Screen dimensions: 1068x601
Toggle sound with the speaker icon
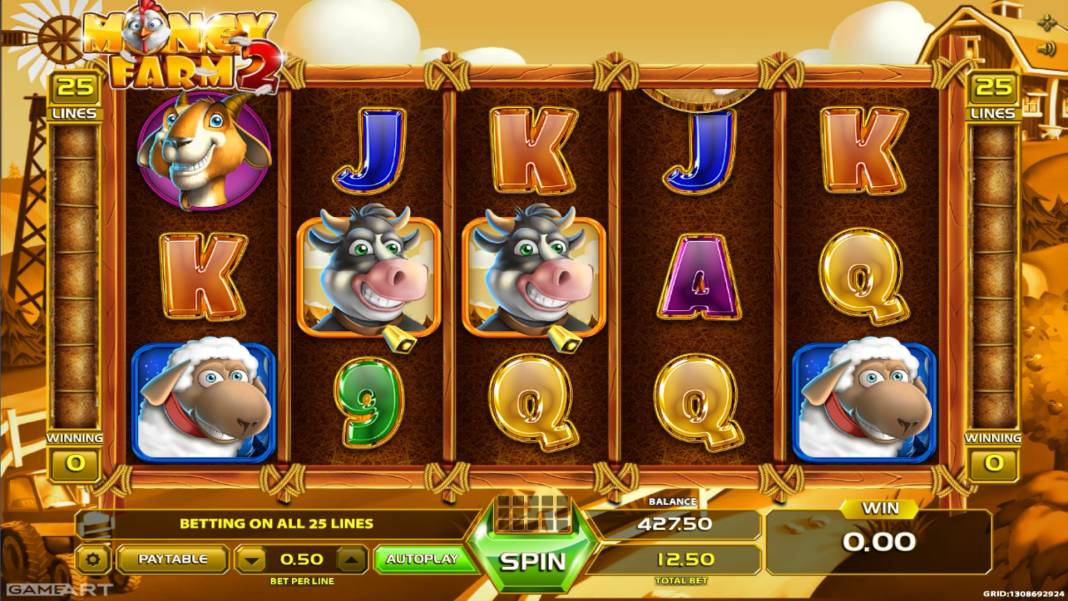tap(1047, 48)
